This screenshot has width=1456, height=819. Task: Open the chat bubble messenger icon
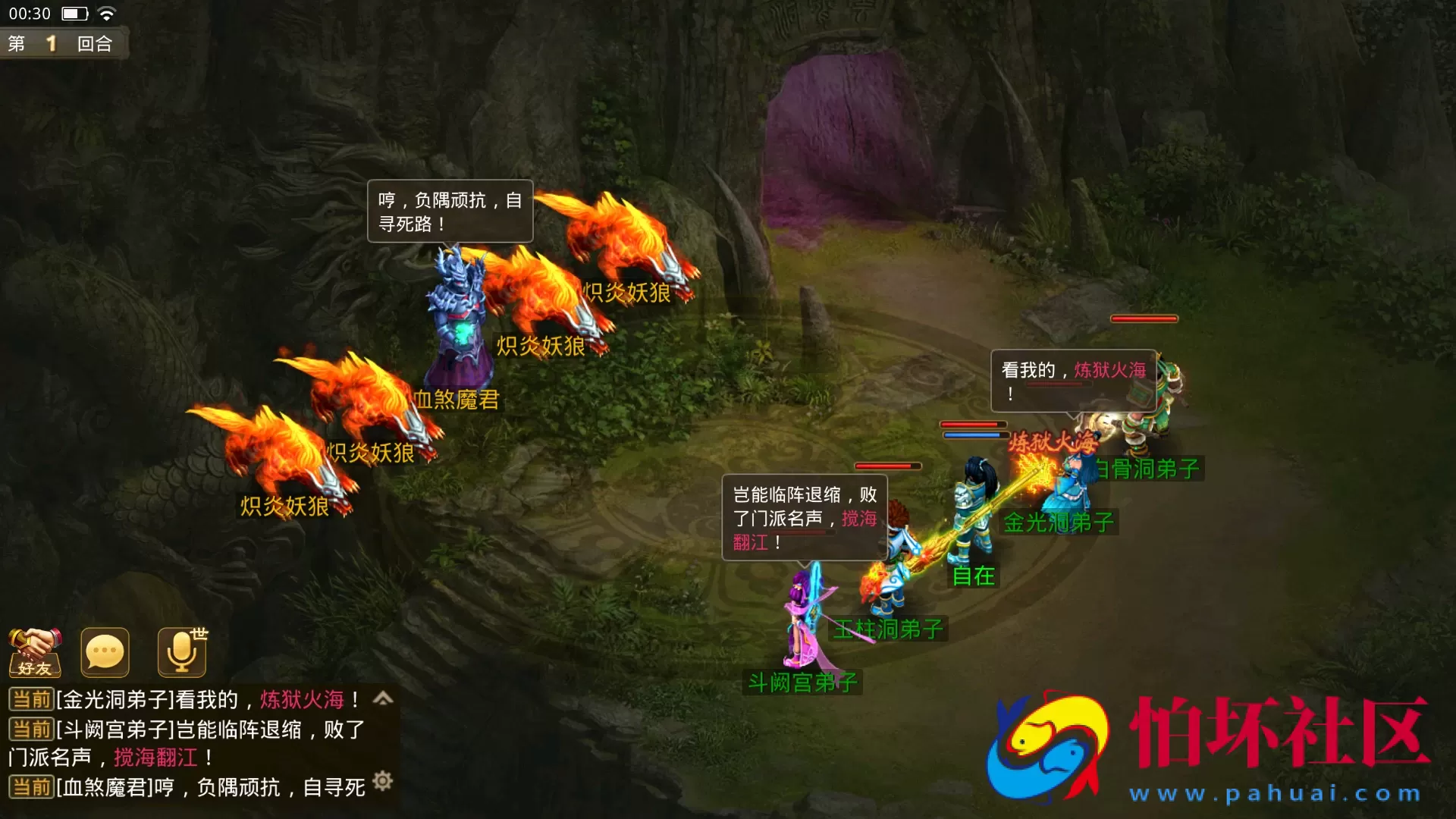point(105,652)
